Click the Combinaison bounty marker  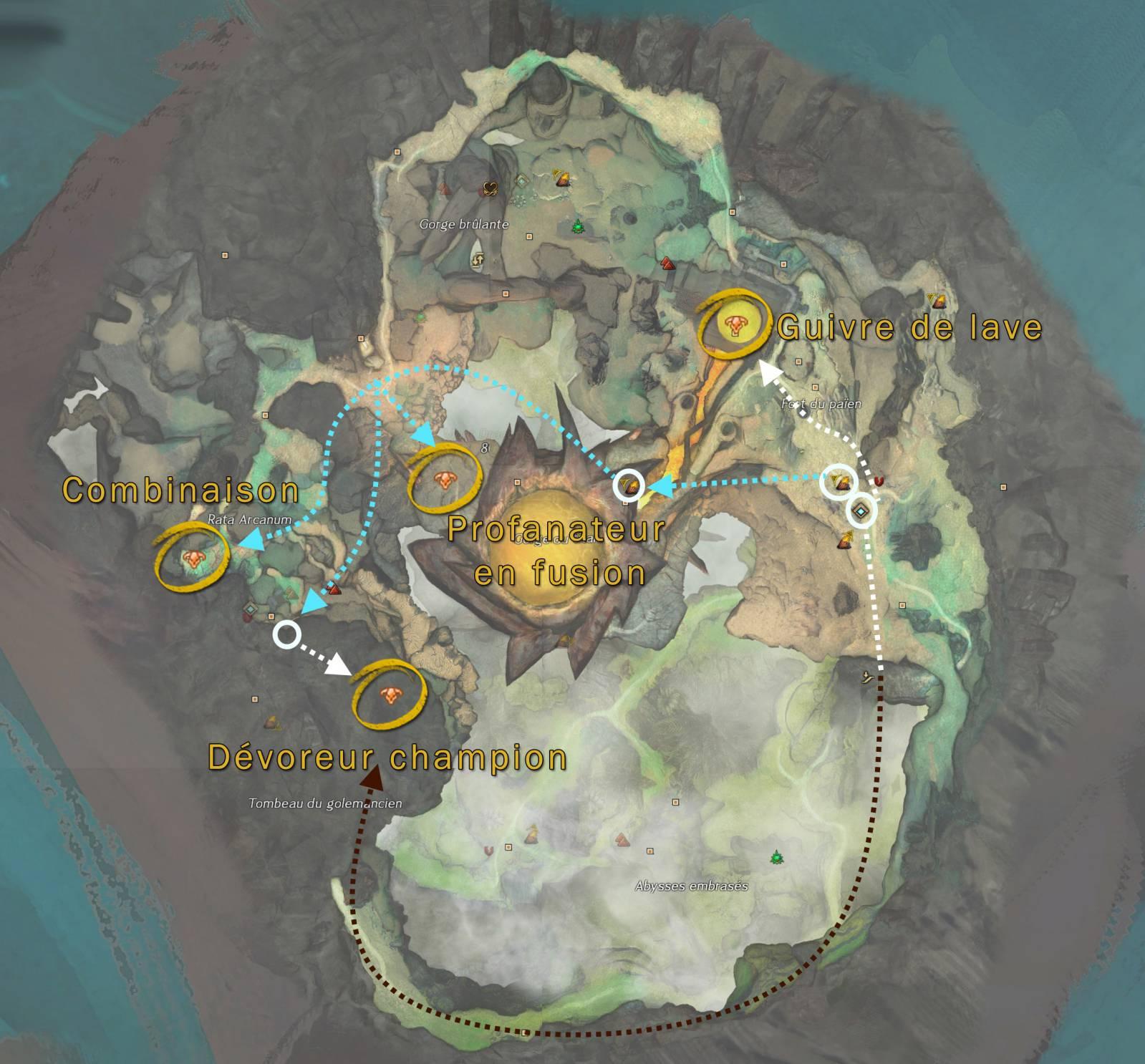191,558
